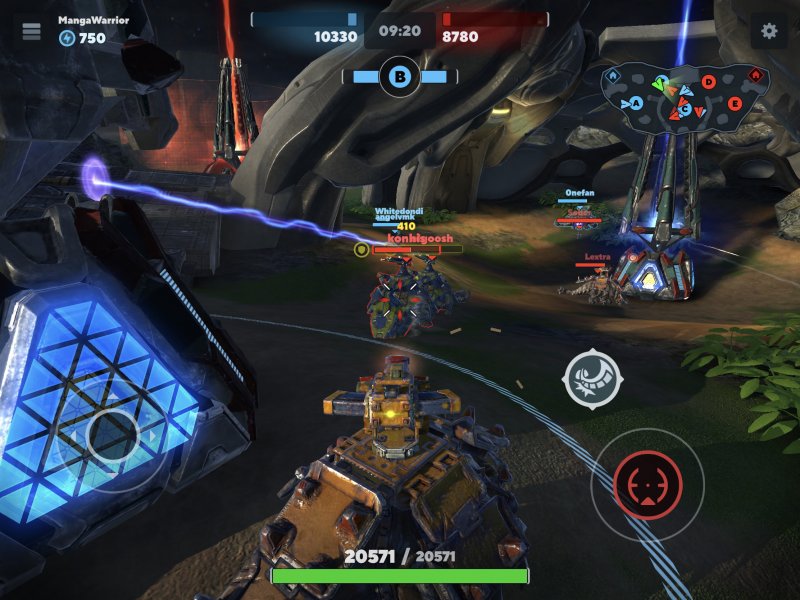Open the hamburger menu
Screen dimensions: 800x600
click(31, 31)
